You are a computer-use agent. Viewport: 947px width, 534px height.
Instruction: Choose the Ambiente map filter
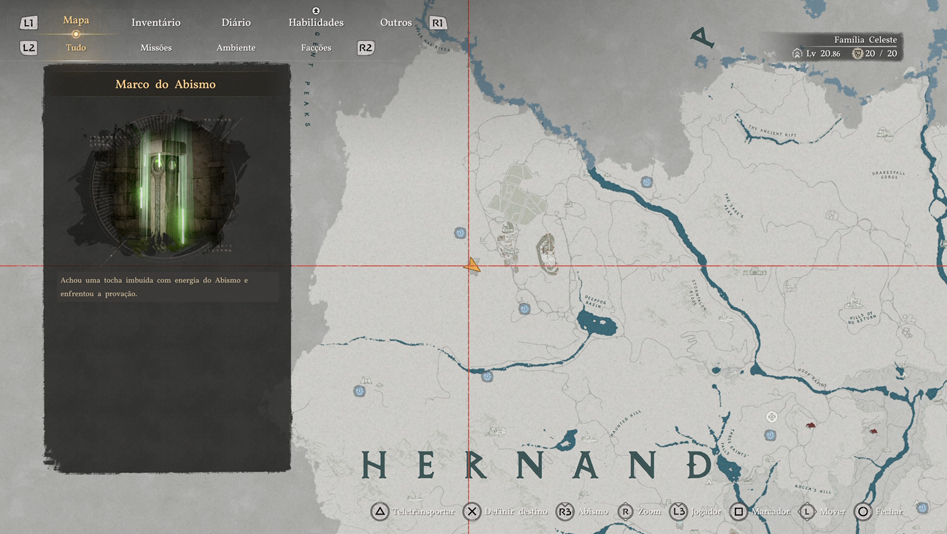click(236, 47)
